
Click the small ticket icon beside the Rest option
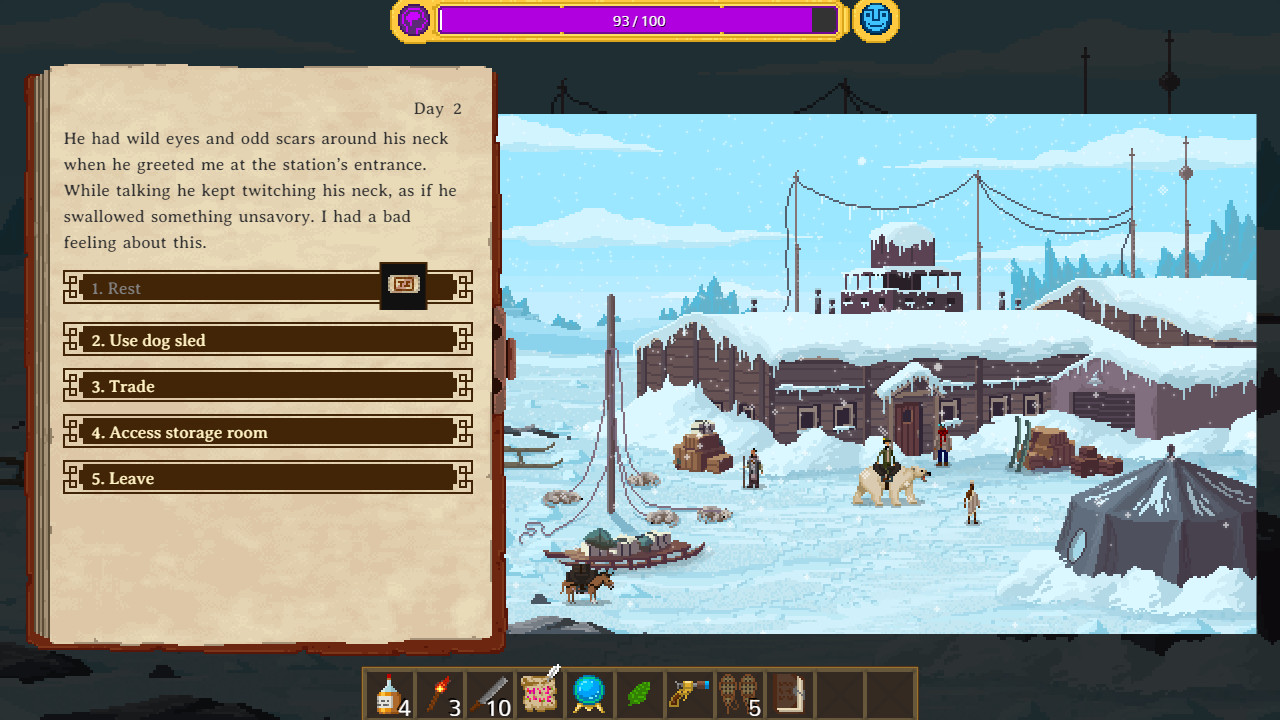click(403, 286)
